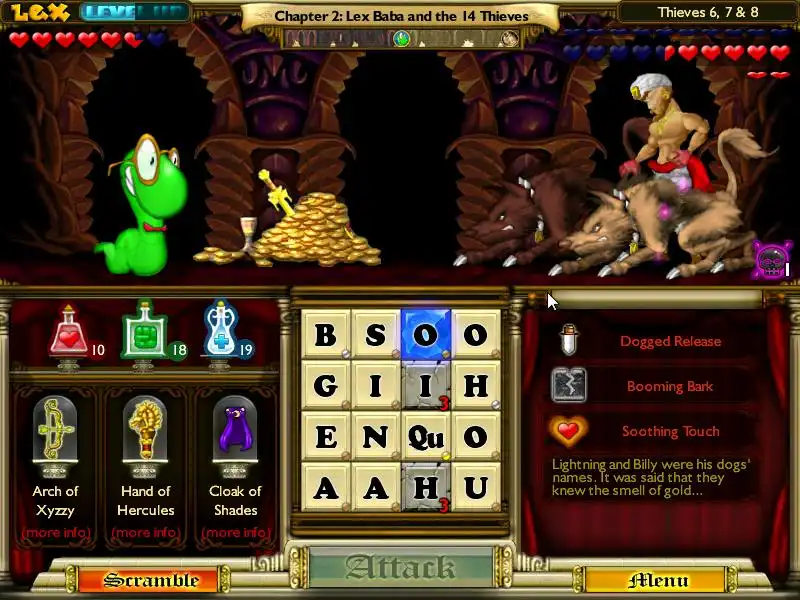Select the Qu letter tile
Screen dimensions: 800x600
pos(426,436)
